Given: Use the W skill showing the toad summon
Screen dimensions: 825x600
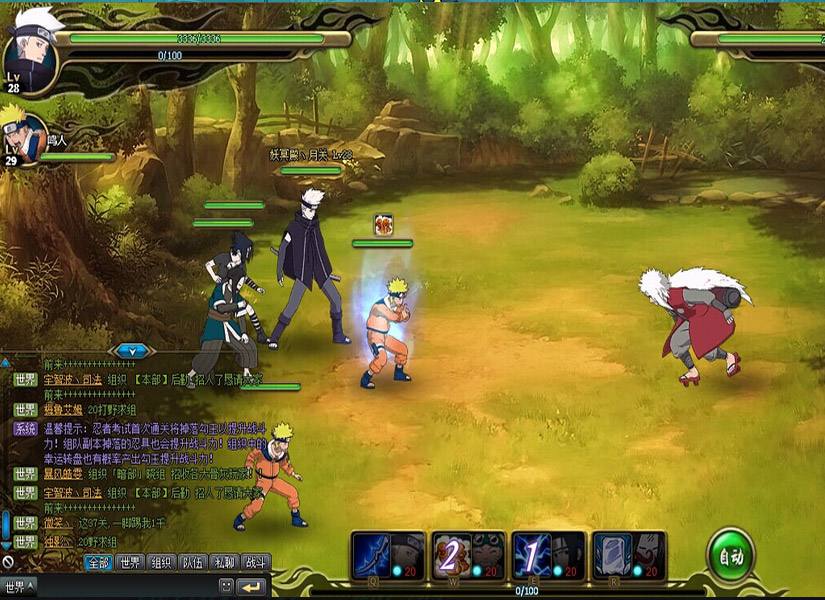Looking at the screenshot, I should click(x=469, y=555).
